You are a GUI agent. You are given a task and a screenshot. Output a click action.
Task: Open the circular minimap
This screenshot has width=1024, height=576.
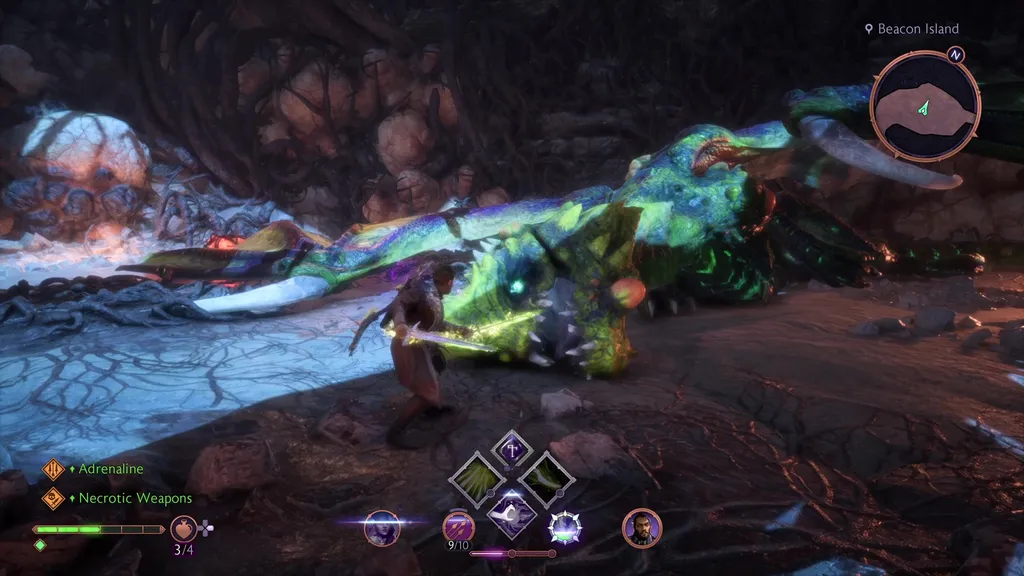click(x=925, y=103)
